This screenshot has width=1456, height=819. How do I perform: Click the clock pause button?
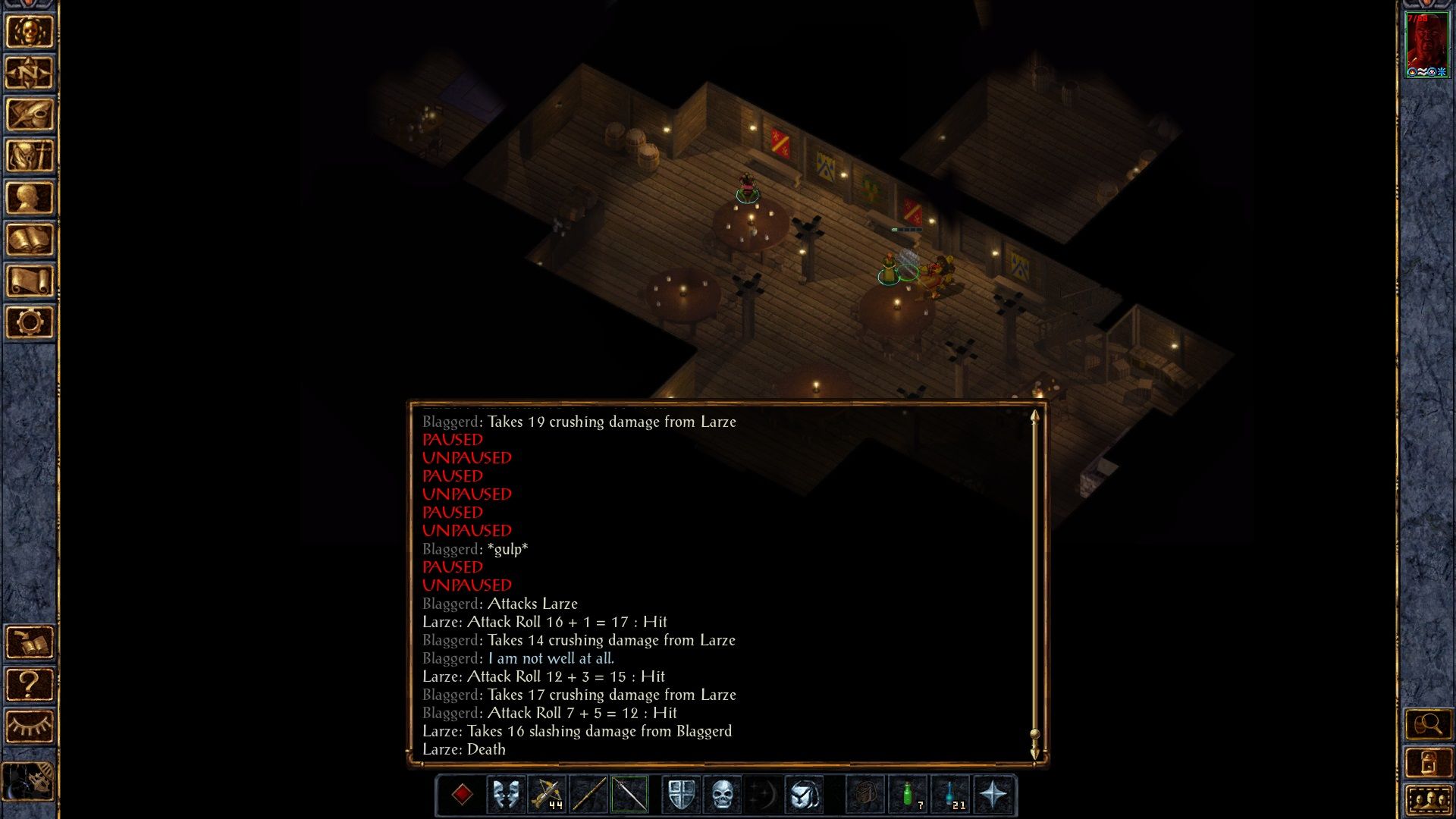pyautogui.click(x=30, y=781)
